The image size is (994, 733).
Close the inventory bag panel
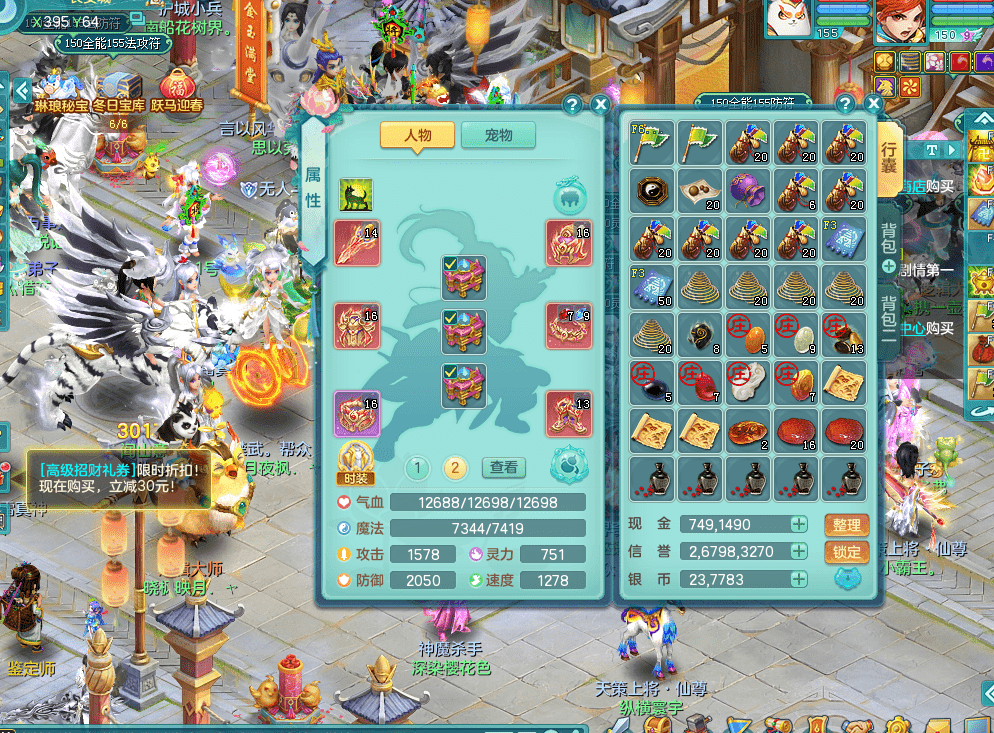tap(873, 104)
